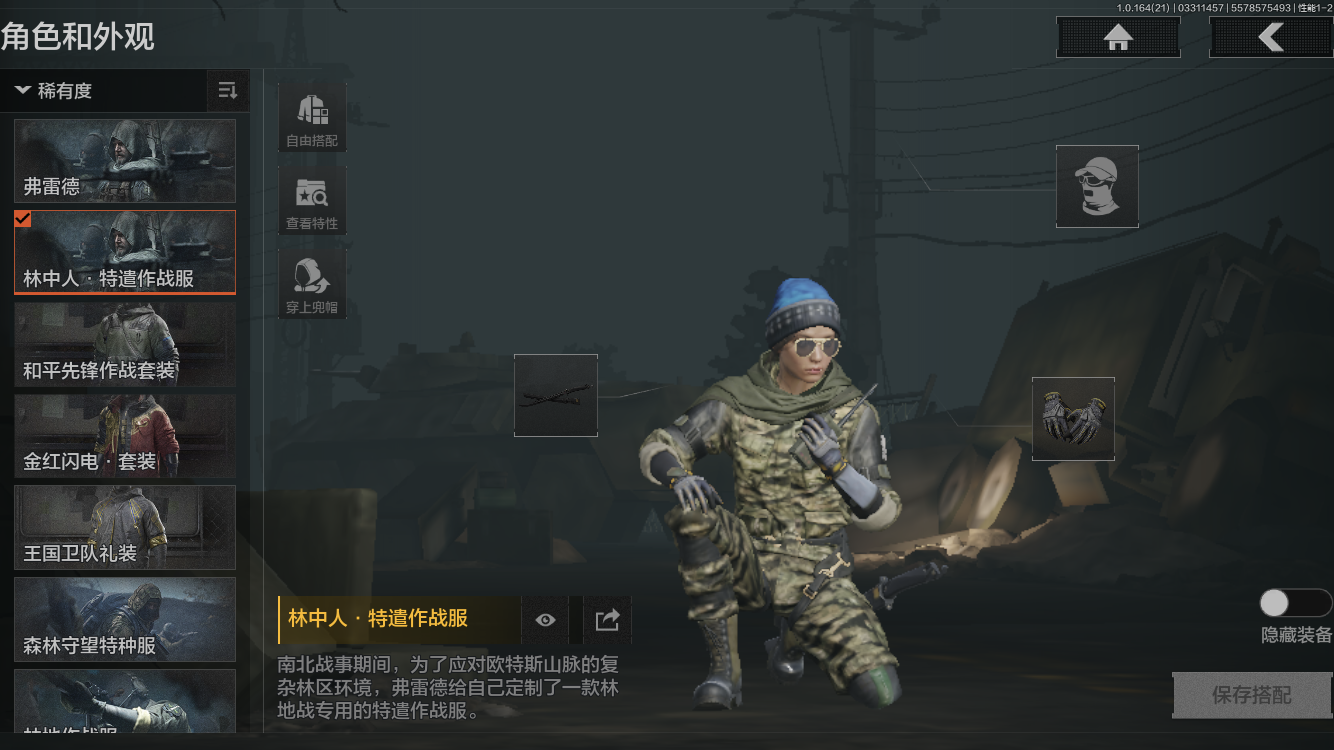Screen dimensions: 1334x750
Task: Go back with the arrow icon
Action: pyautogui.click(x=1271, y=37)
